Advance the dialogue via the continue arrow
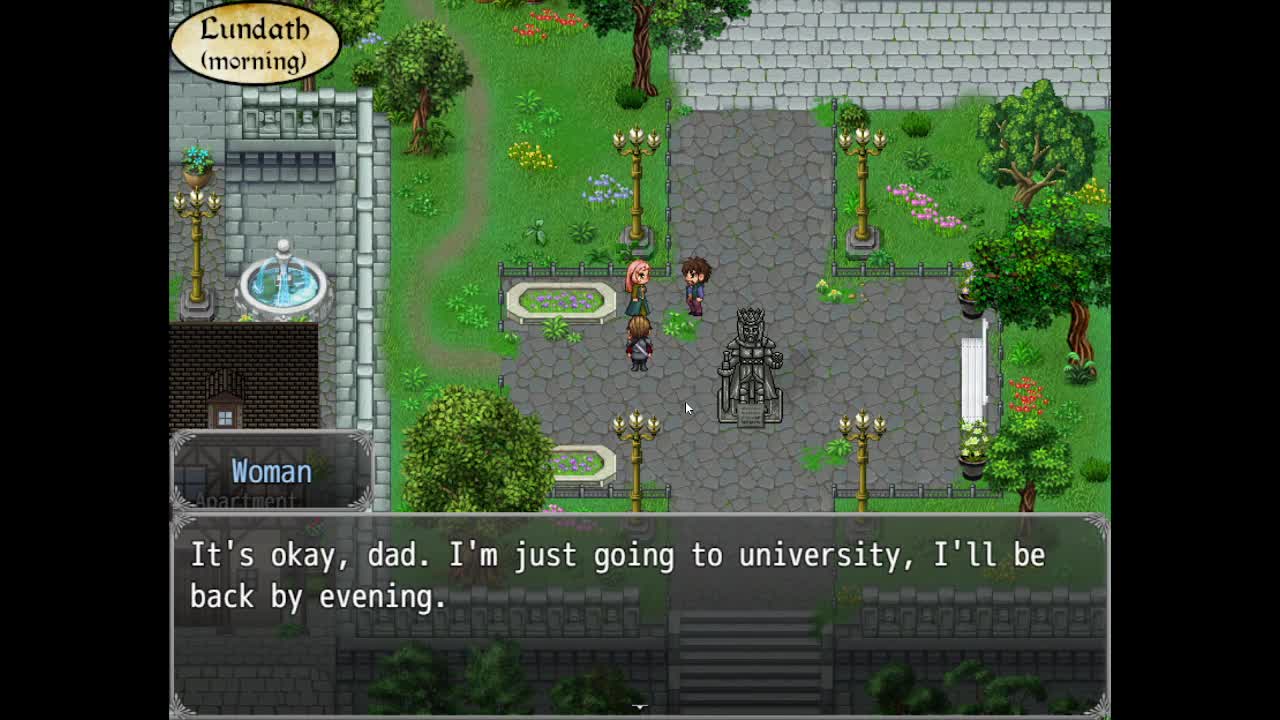 pyautogui.click(x=639, y=706)
